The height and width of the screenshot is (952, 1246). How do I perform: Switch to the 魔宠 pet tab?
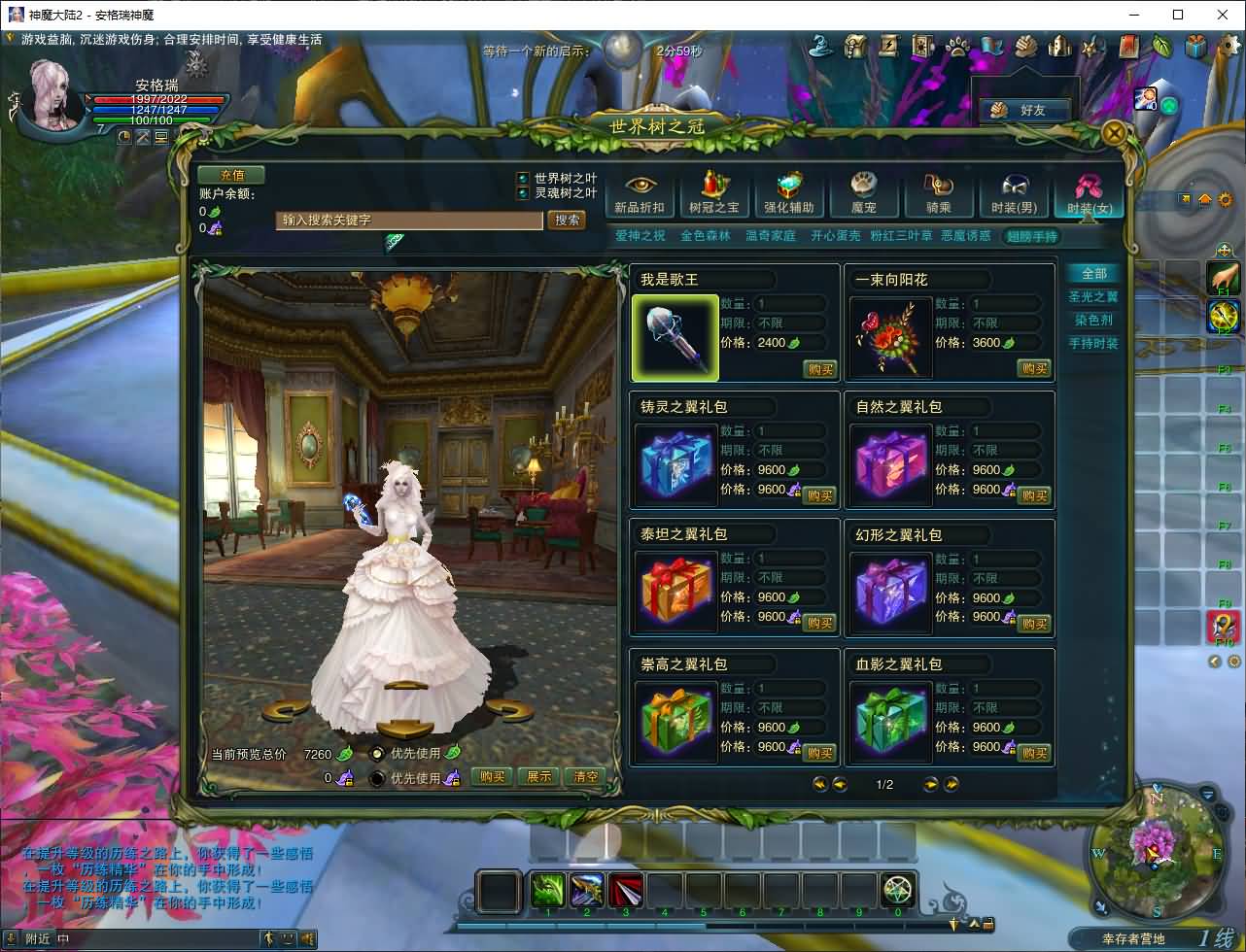point(863,194)
